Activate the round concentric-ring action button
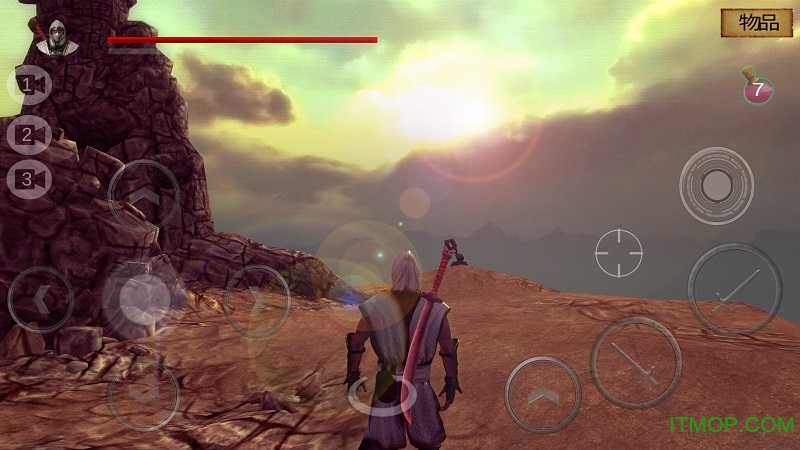 [x=716, y=185]
